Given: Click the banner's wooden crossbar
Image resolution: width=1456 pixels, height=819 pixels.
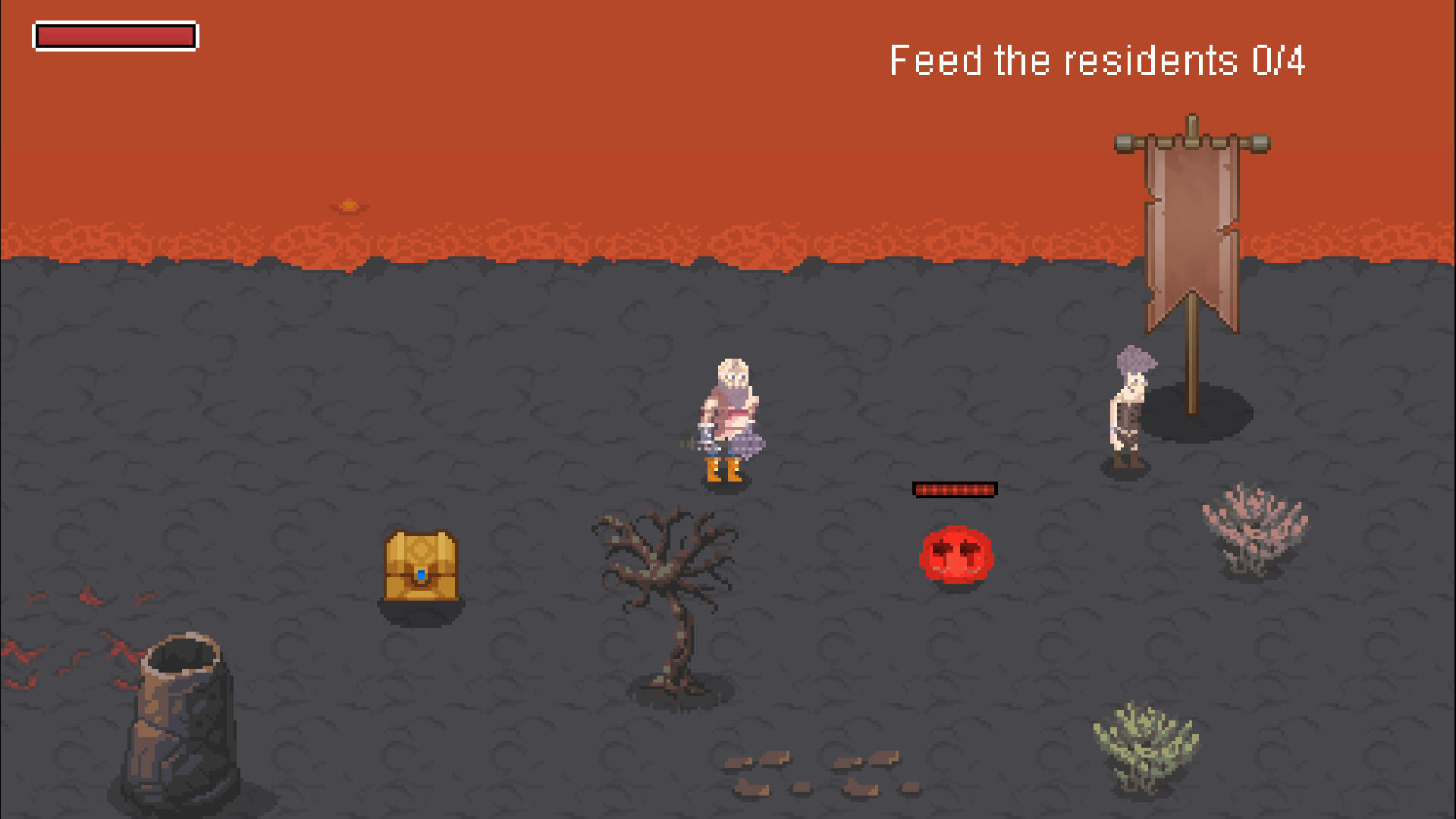Looking at the screenshot, I should click(1191, 140).
